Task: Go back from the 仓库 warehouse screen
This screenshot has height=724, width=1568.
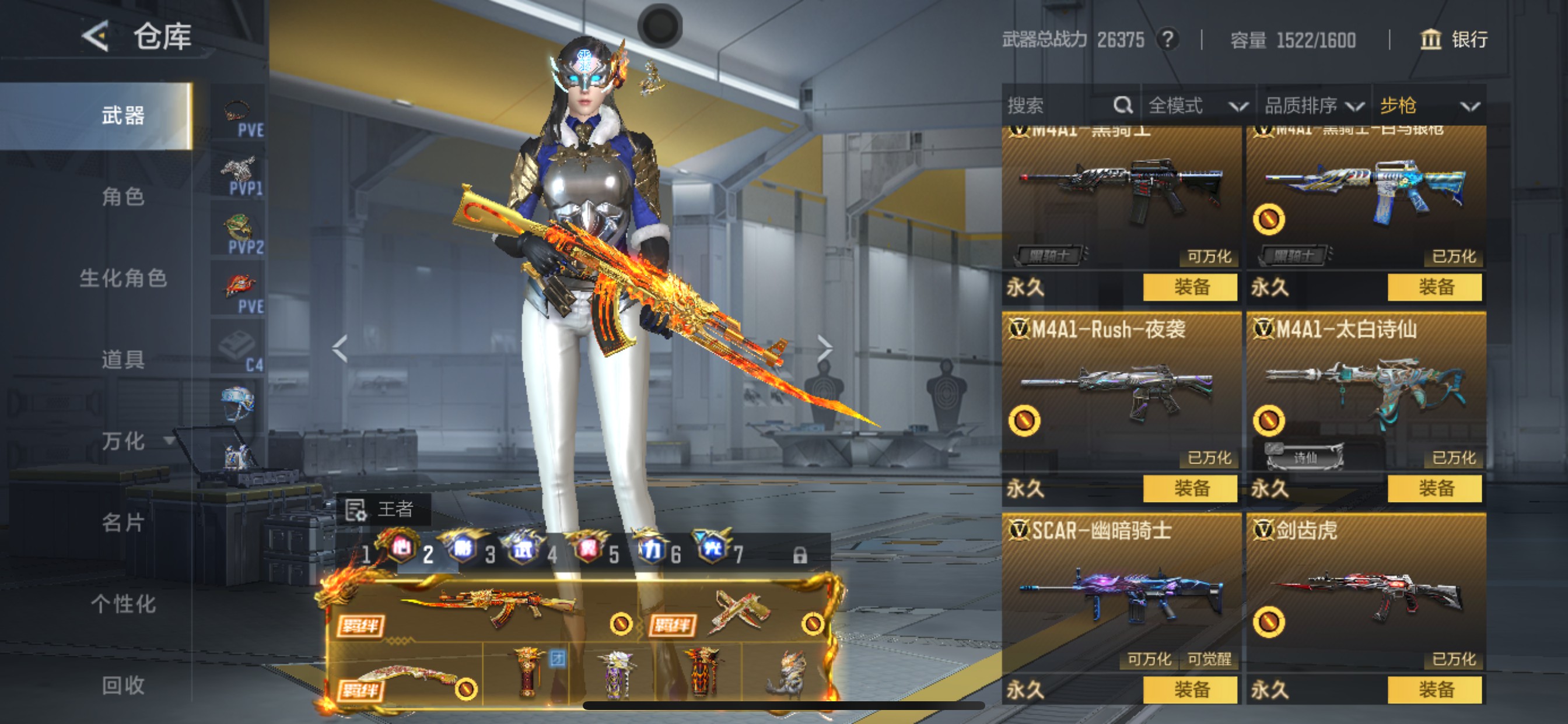Action: (96, 37)
